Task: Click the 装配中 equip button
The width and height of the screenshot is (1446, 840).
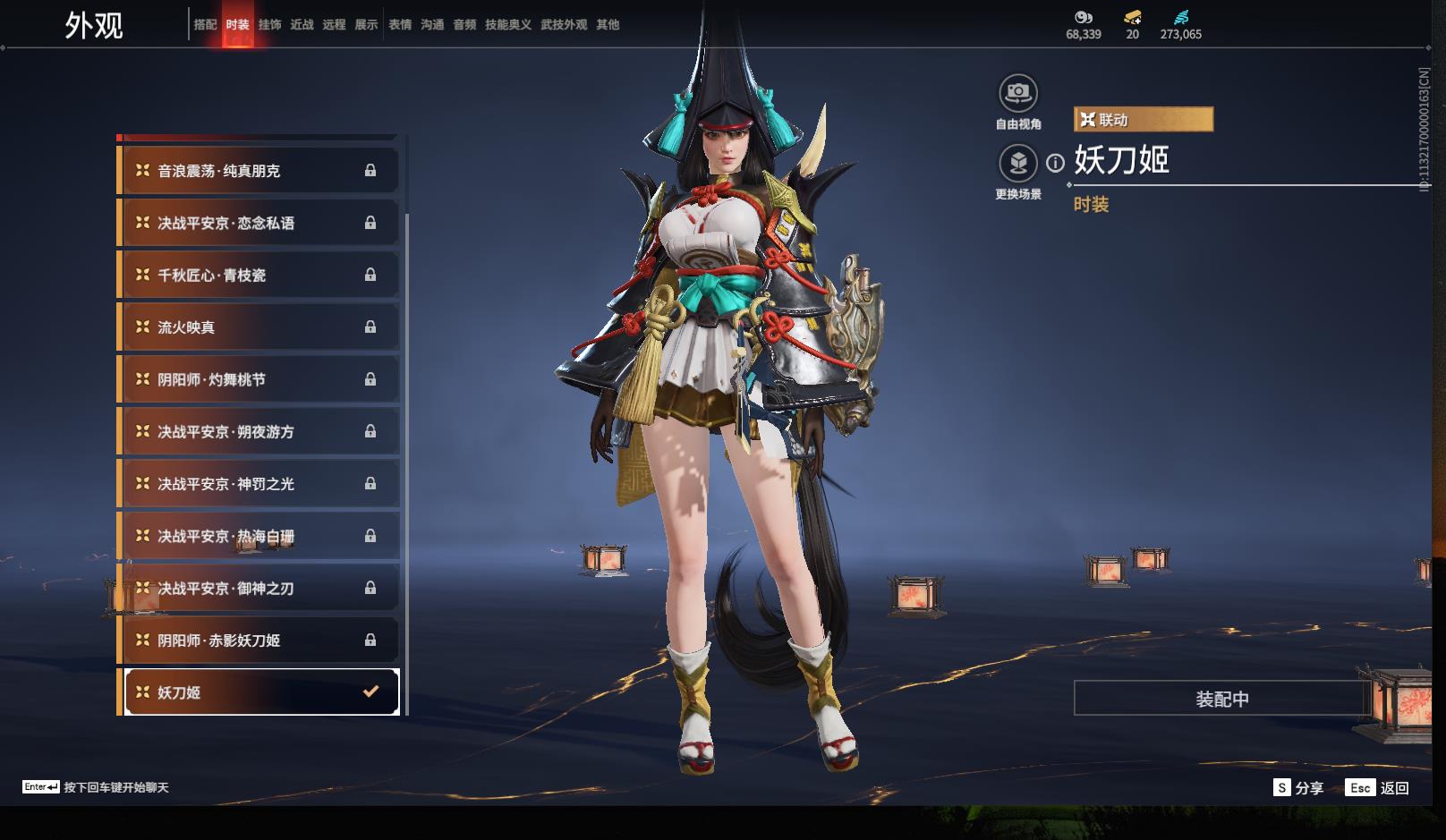Action: coord(1222,699)
